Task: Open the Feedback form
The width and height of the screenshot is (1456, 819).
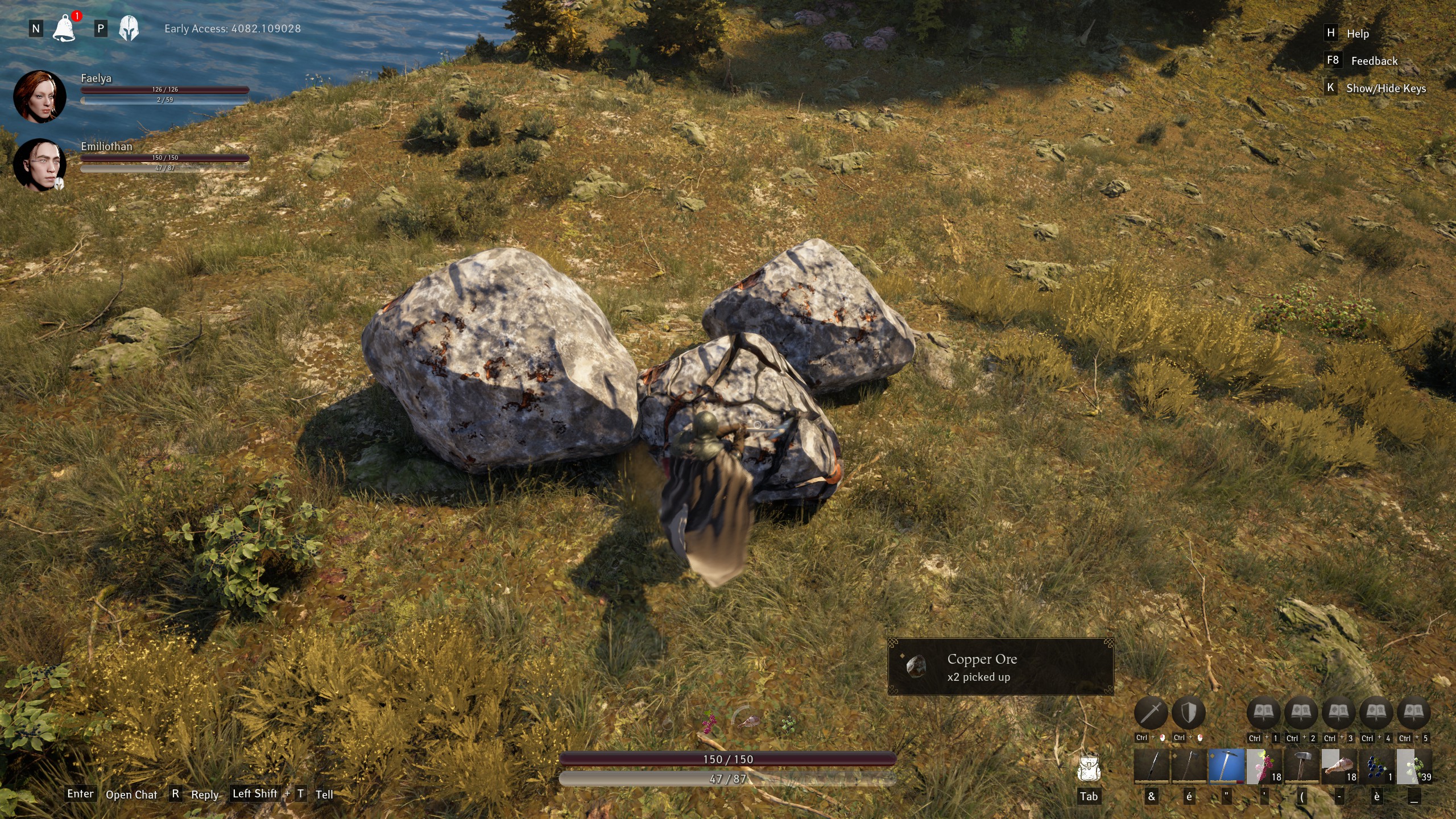Action: [x=1374, y=61]
